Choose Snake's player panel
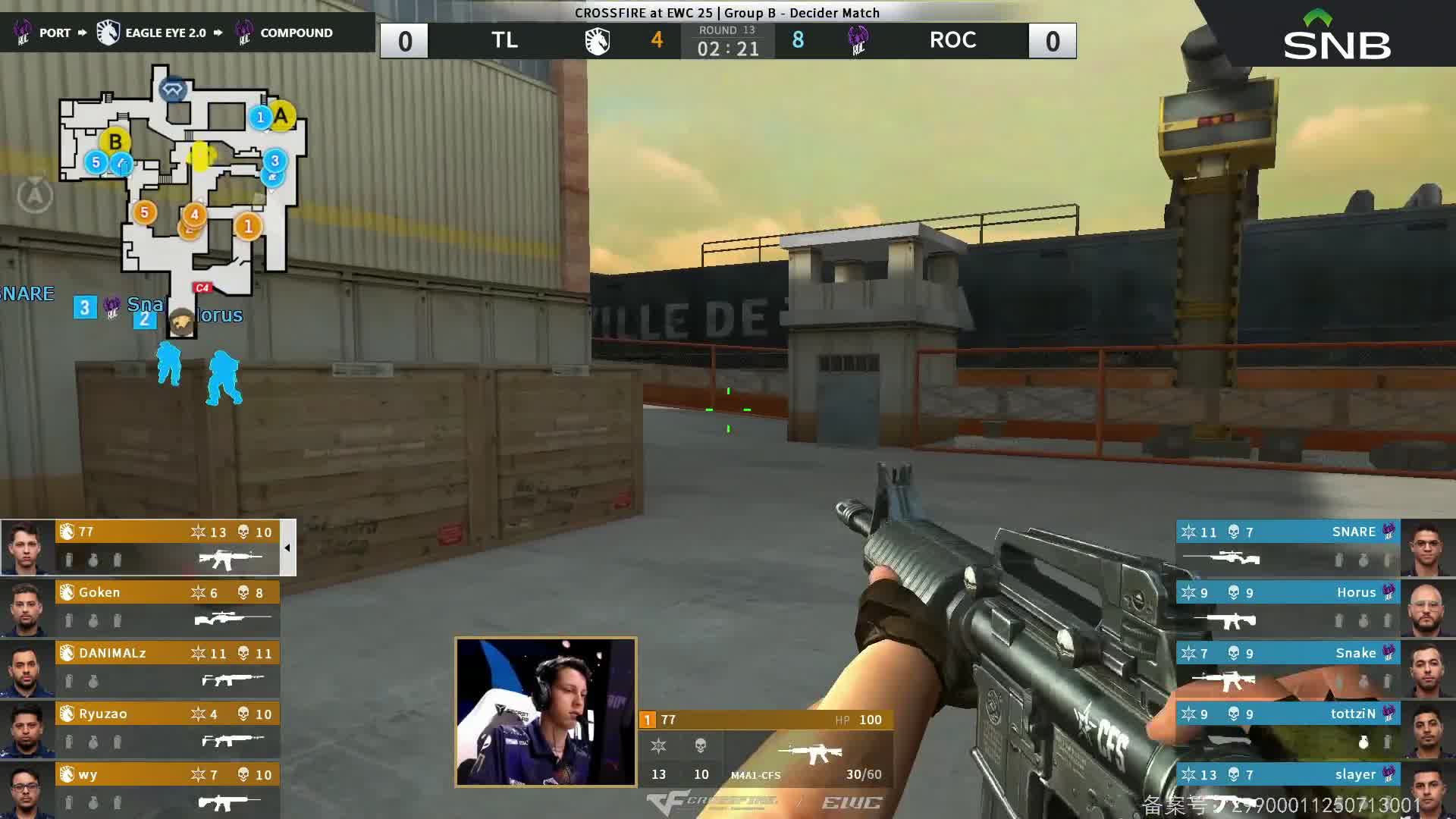Screen dimensions: 1456x819 coord(1288,668)
